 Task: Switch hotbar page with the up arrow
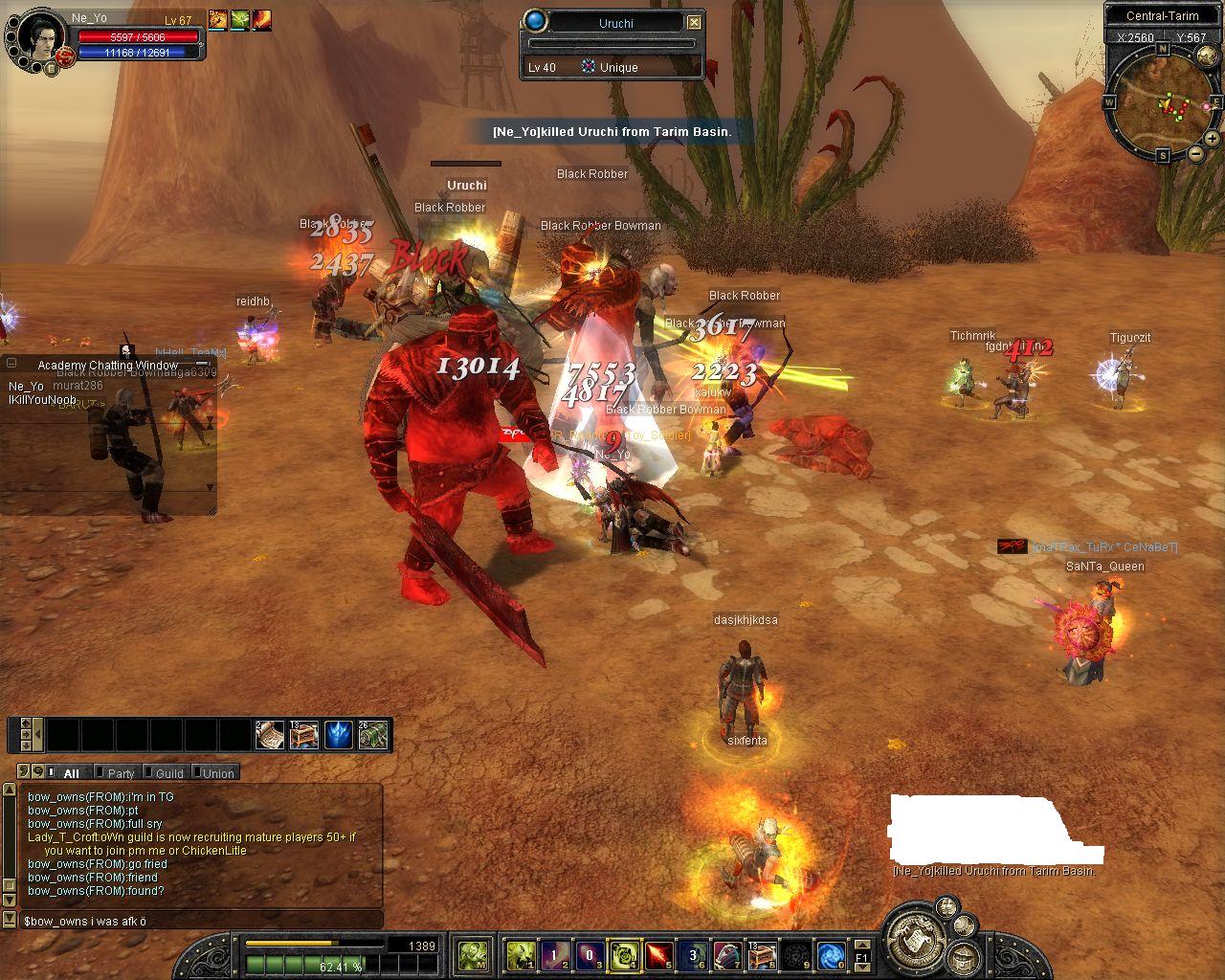point(861,944)
